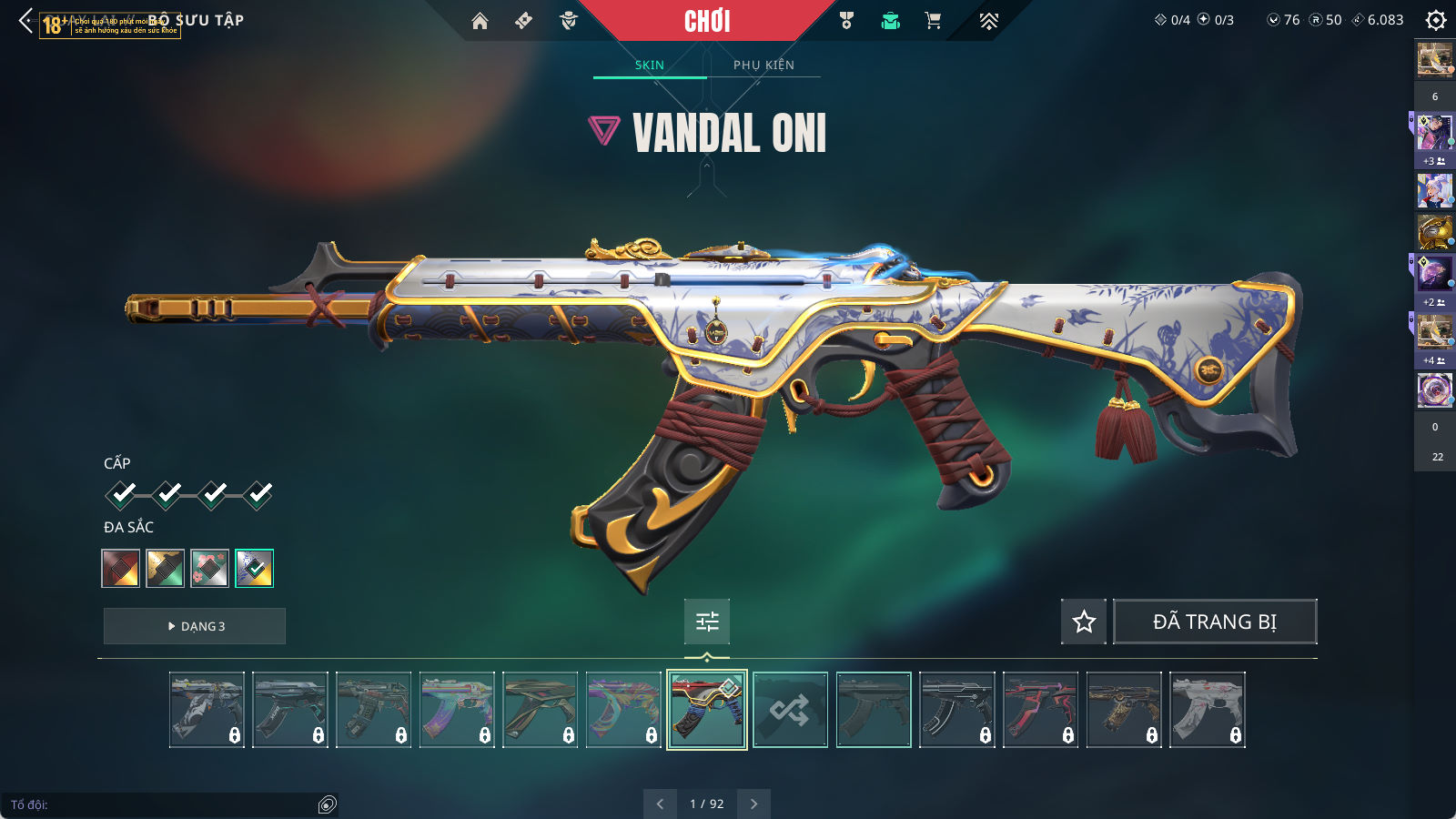1456x819 pixels.
Task: Open the store cart icon
Action: click(x=933, y=21)
